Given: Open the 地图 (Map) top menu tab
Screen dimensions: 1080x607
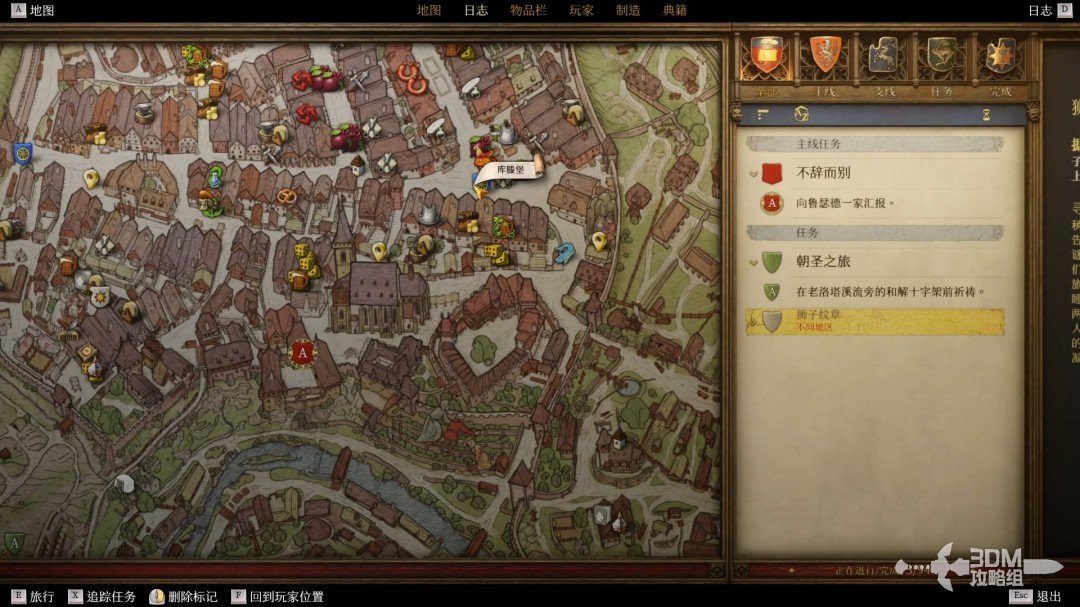Looking at the screenshot, I should tap(428, 10).
